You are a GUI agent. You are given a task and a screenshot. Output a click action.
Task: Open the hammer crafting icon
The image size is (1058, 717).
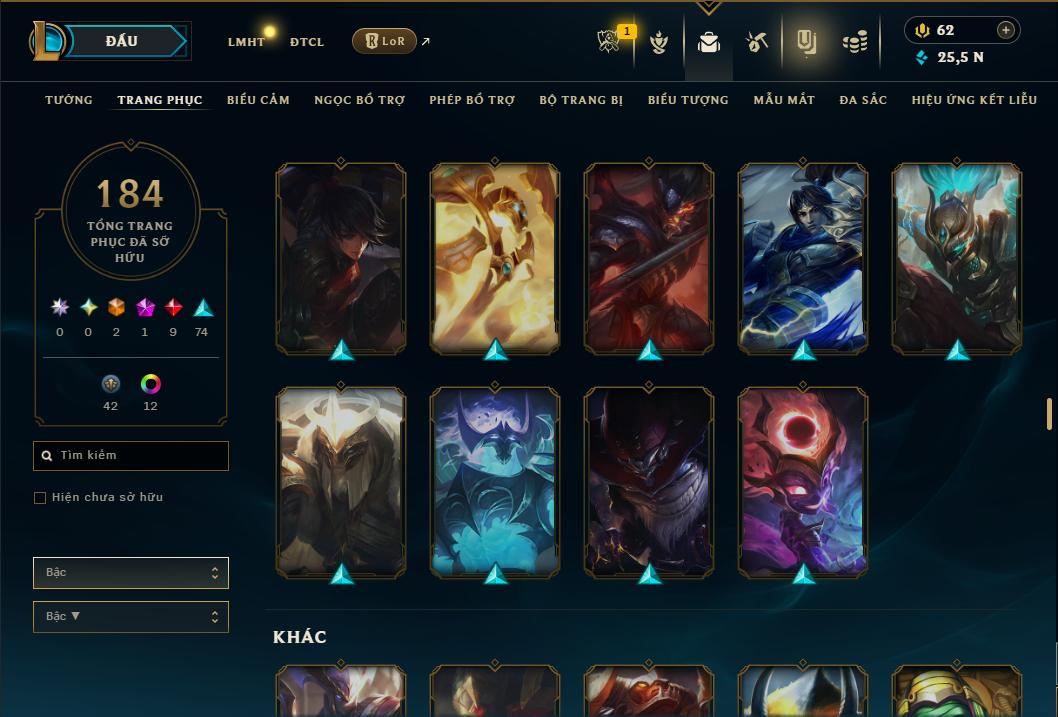tap(756, 42)
